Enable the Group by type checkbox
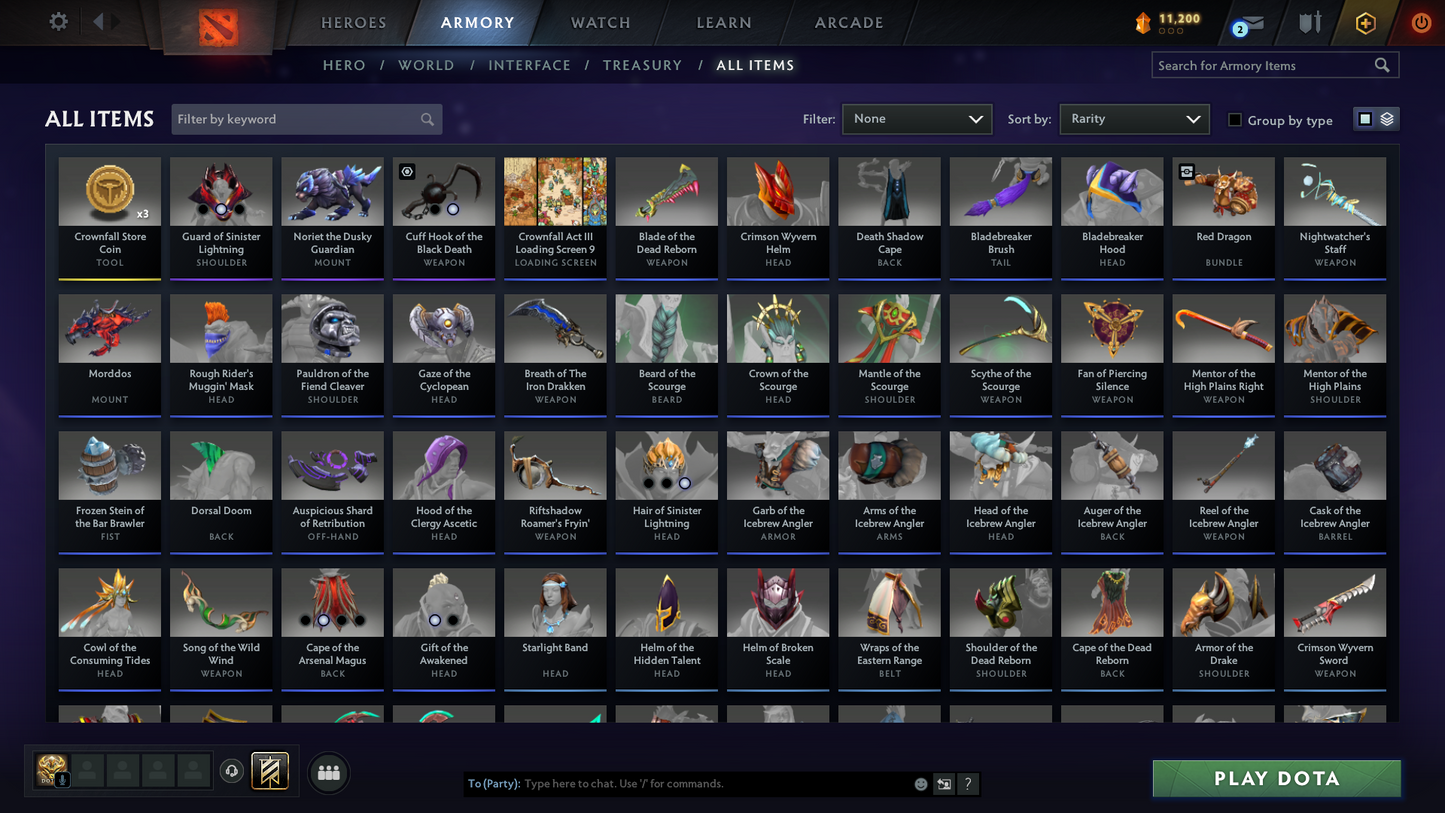Viewport: 1445px width, 813px height. [1235, 120]
